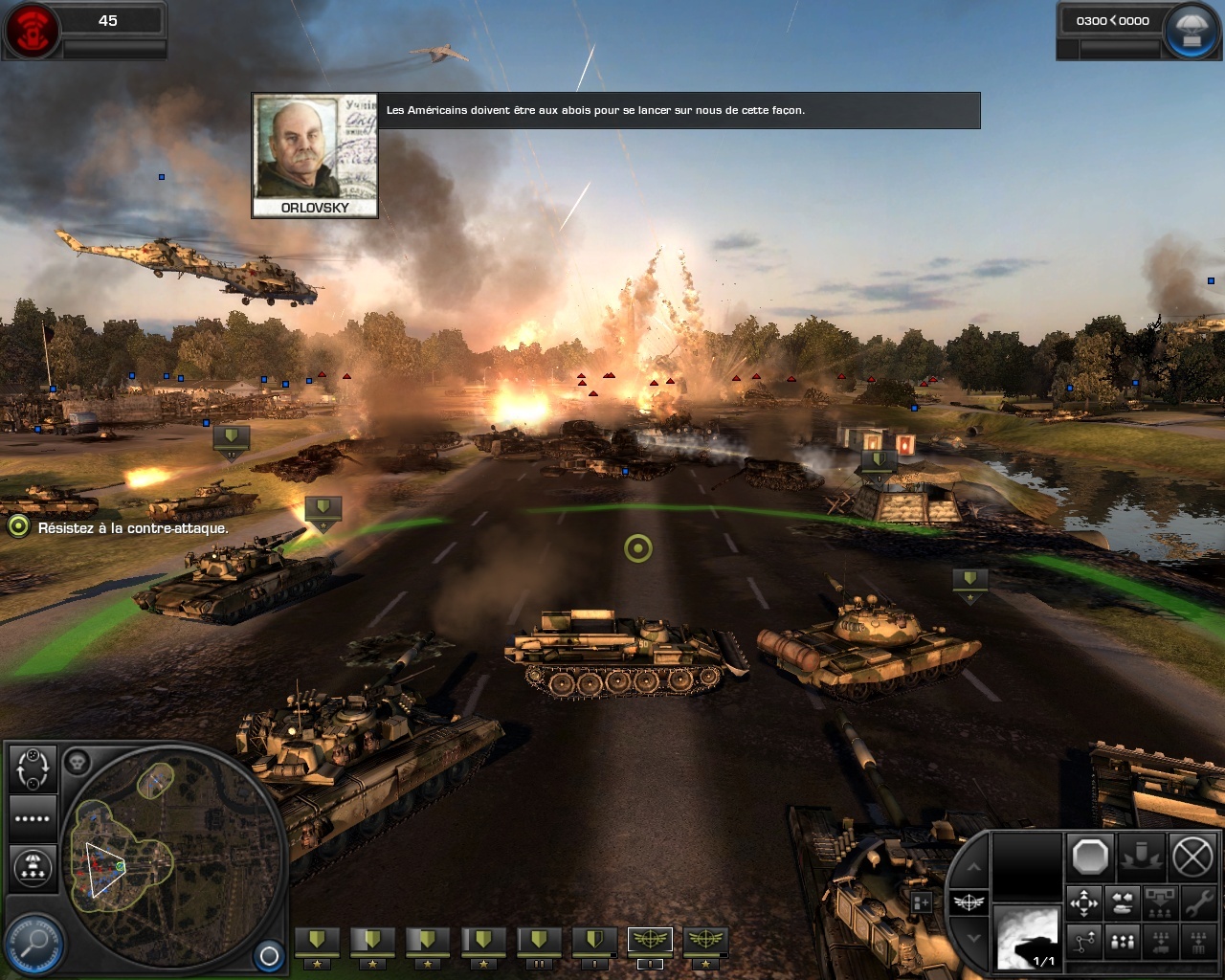Click the magnifying glass minimap zoom button
1225x980 pixels.
tap(33, 941)
